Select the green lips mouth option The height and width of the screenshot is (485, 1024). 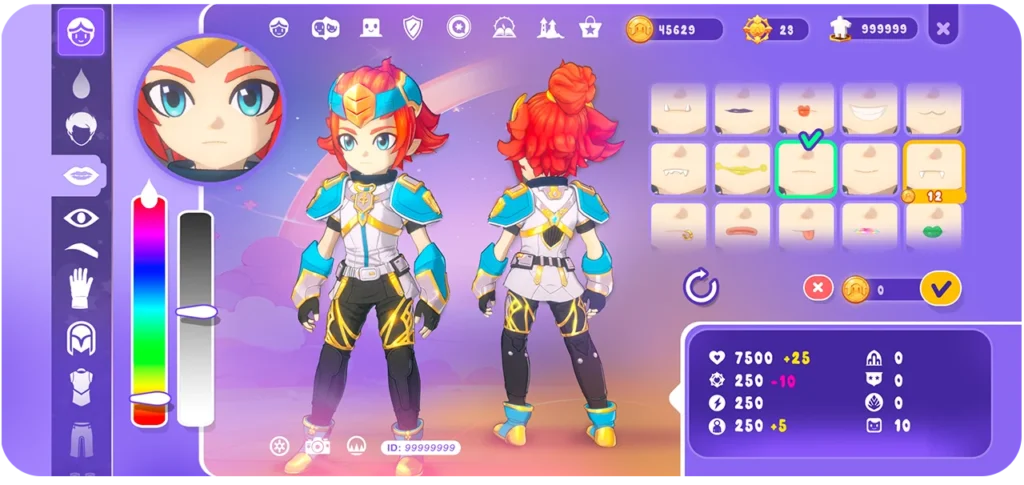933,226
